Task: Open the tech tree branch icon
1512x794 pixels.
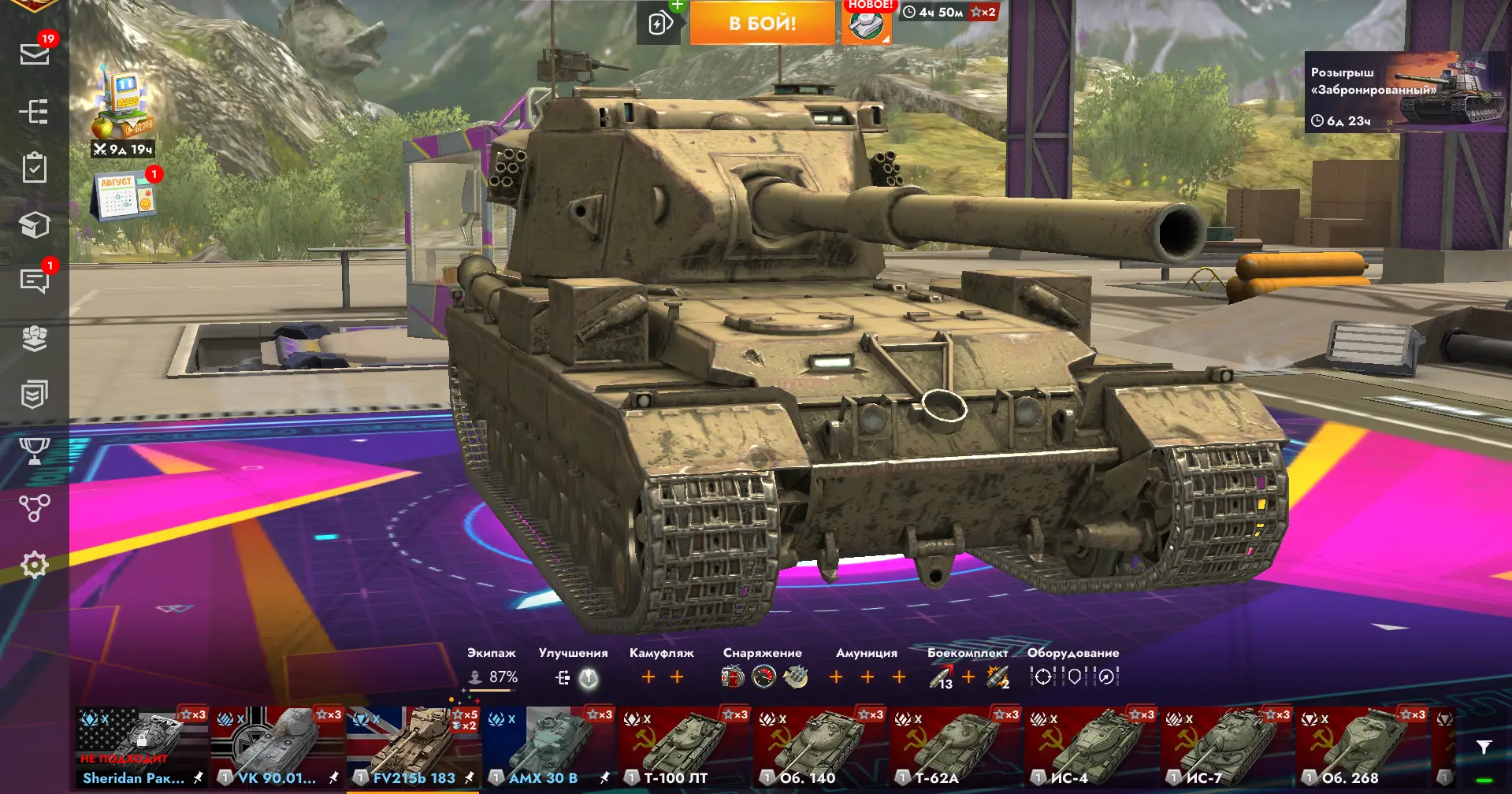Action: pyautogui.click(x=35, y=508)
